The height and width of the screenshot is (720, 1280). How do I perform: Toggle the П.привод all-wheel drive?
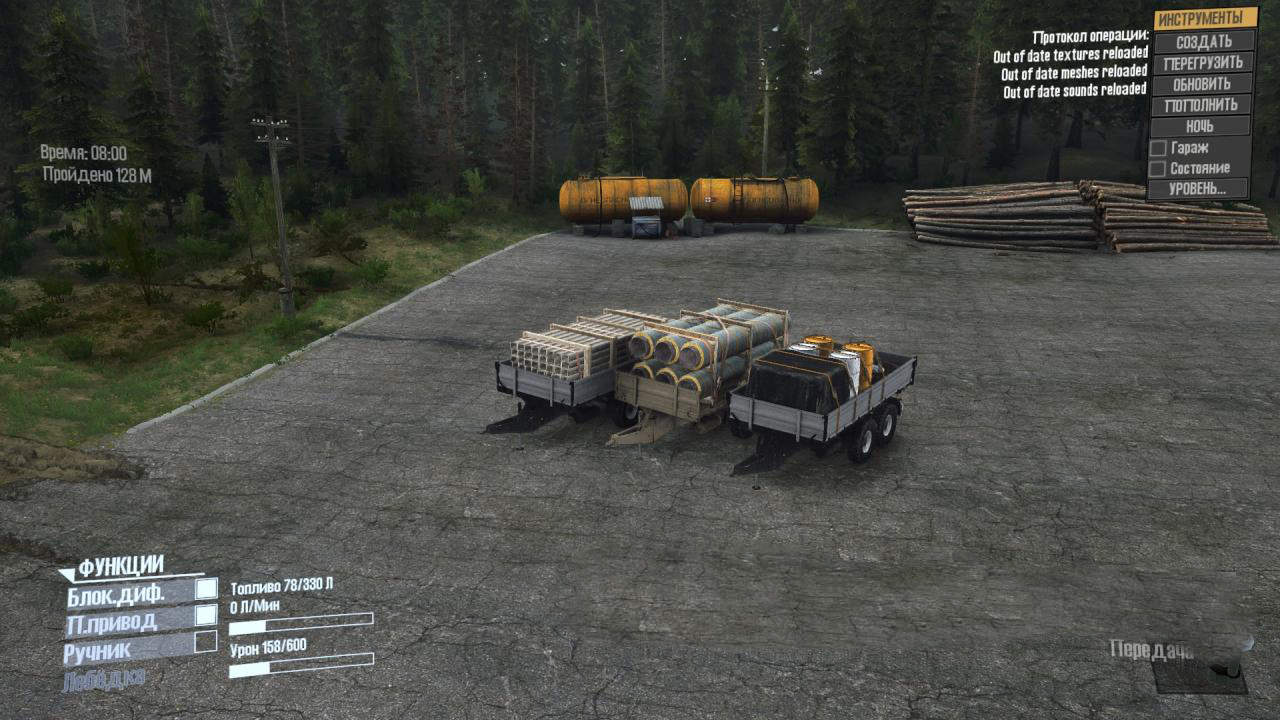pyautogui.click(x=206, y=615)
